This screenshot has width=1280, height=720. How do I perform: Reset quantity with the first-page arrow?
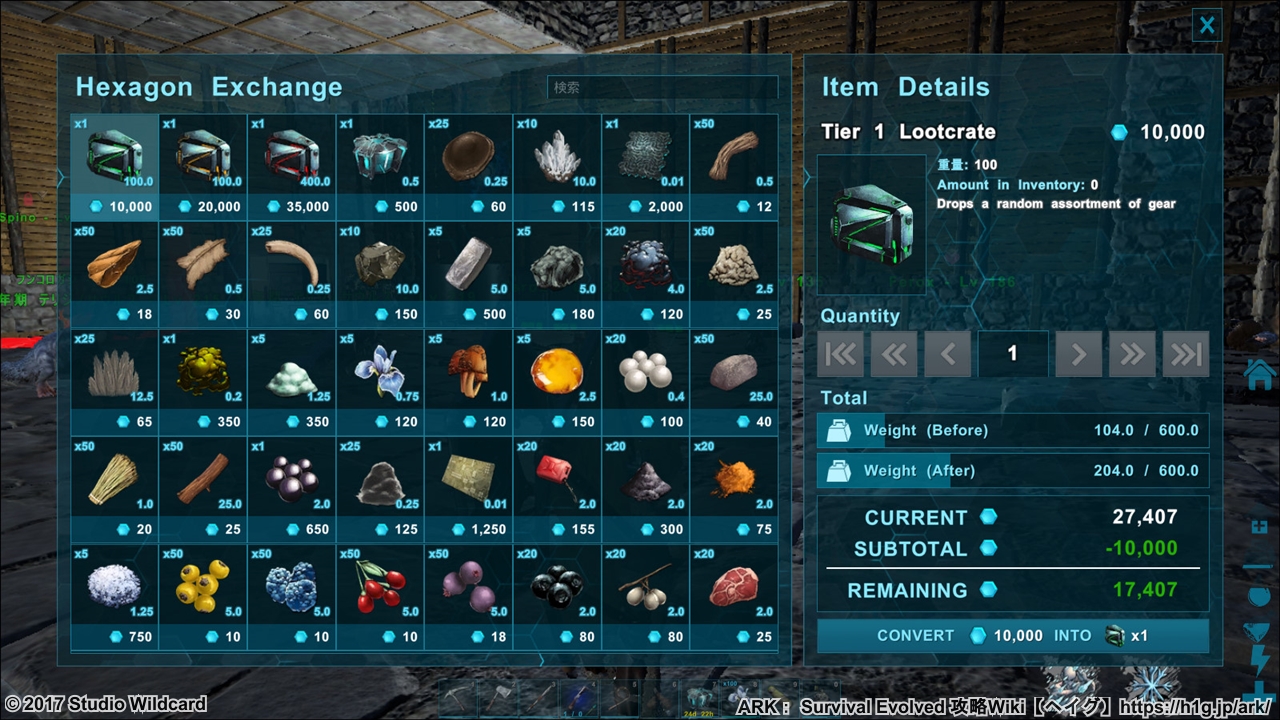pyautogui.click(x=840, y=353)
